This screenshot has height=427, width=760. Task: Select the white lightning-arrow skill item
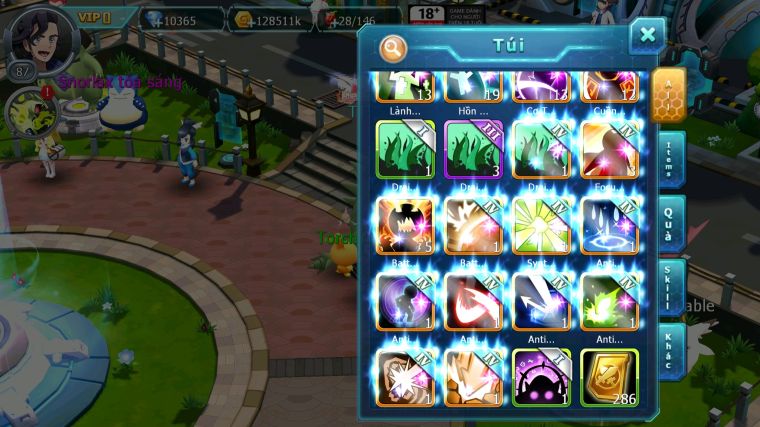(541, 301)
